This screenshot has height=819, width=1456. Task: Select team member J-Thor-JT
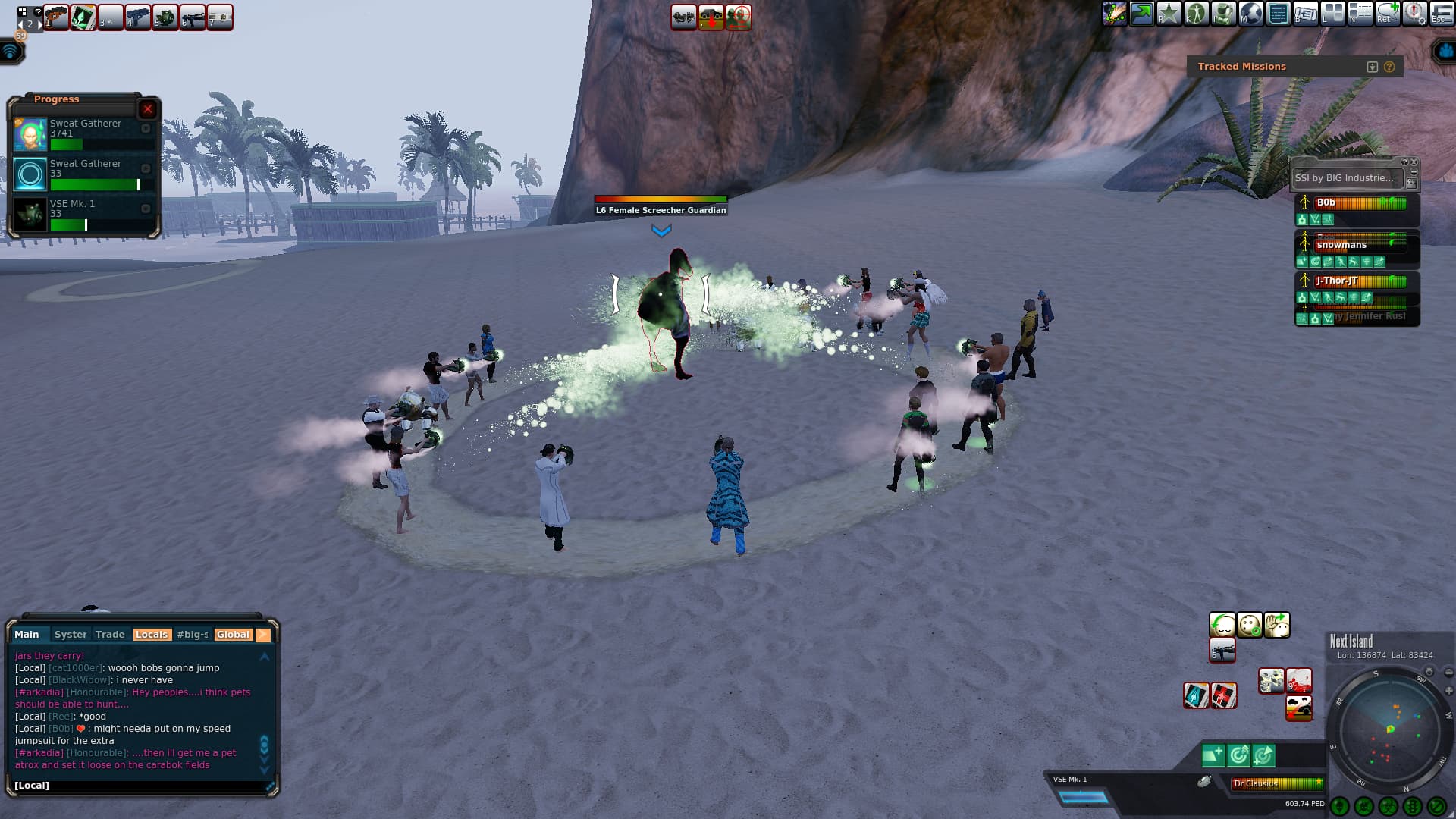point(1337,281)
